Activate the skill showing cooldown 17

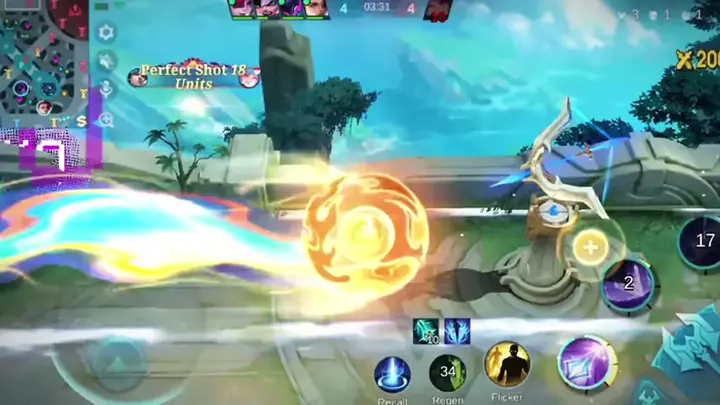[x=704, y=241]
